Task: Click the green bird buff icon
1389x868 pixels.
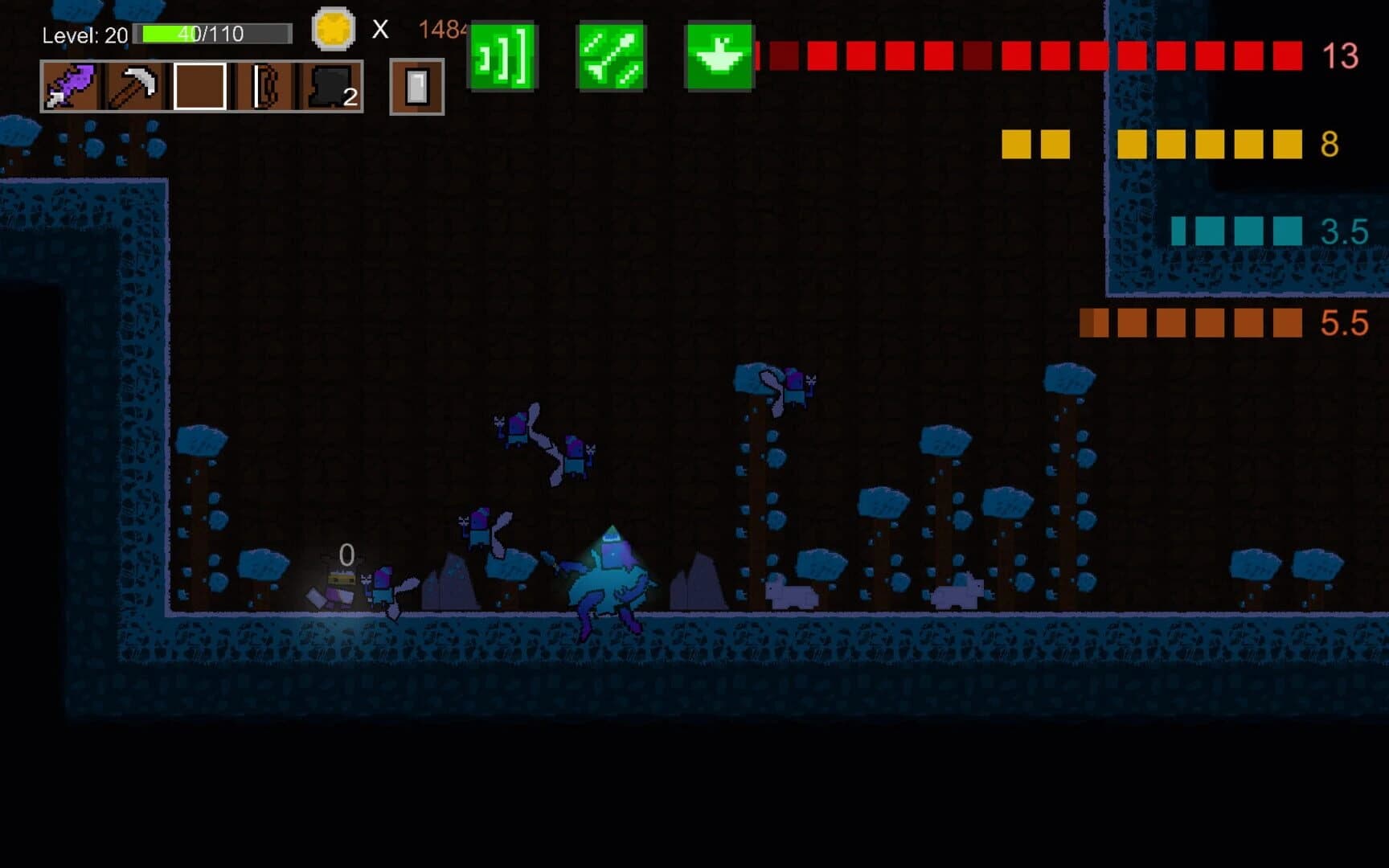Action: coord(718,58)
